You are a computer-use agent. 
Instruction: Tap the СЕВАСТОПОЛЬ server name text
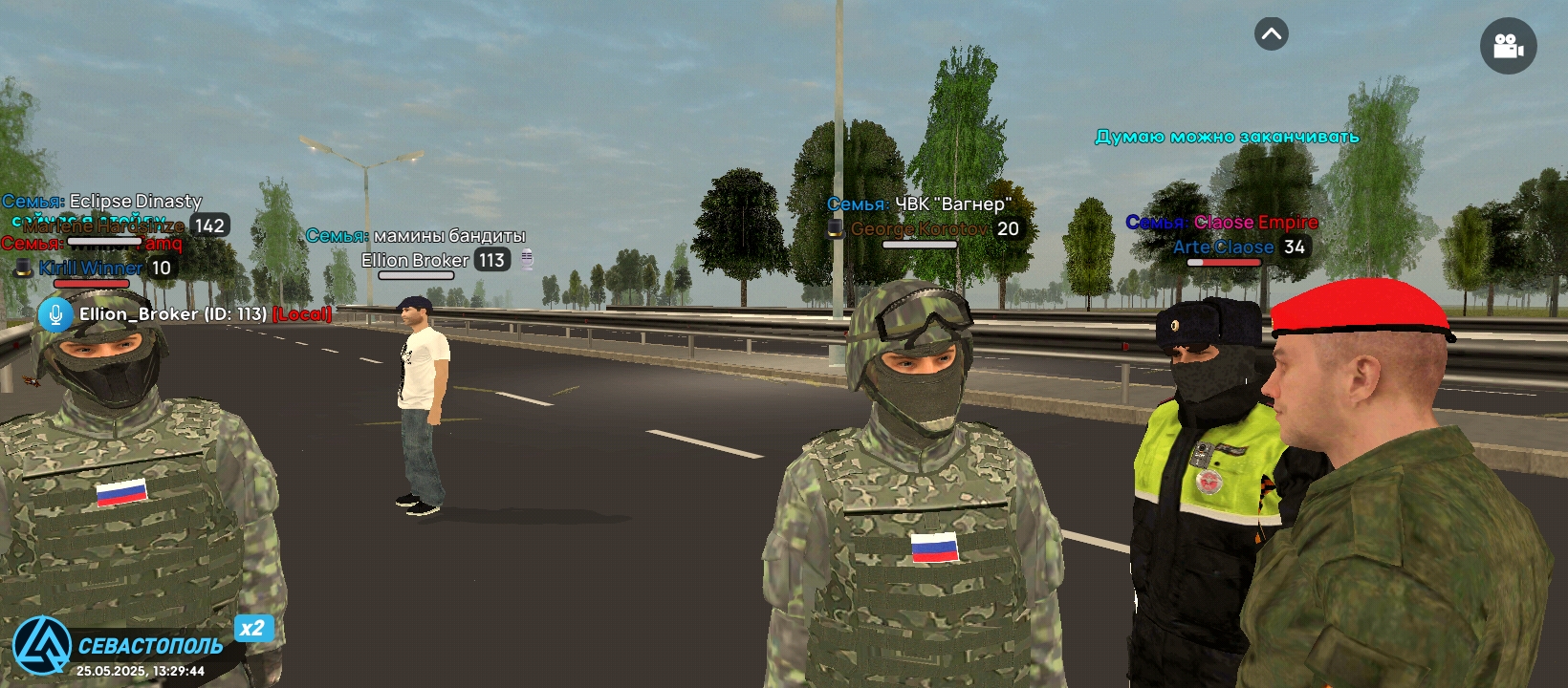click(148, 647)
